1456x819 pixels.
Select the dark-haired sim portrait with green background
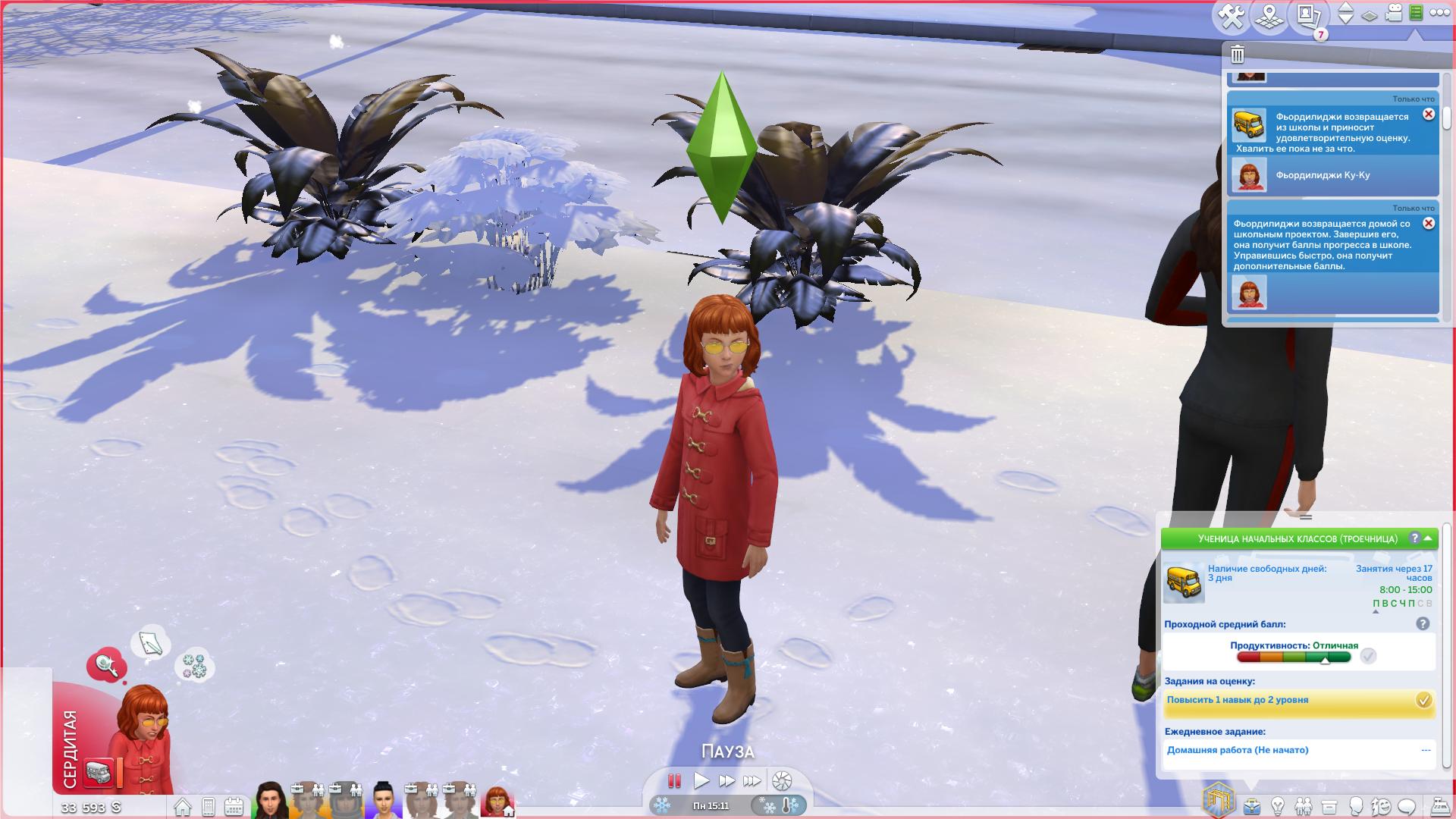(269, 799)
